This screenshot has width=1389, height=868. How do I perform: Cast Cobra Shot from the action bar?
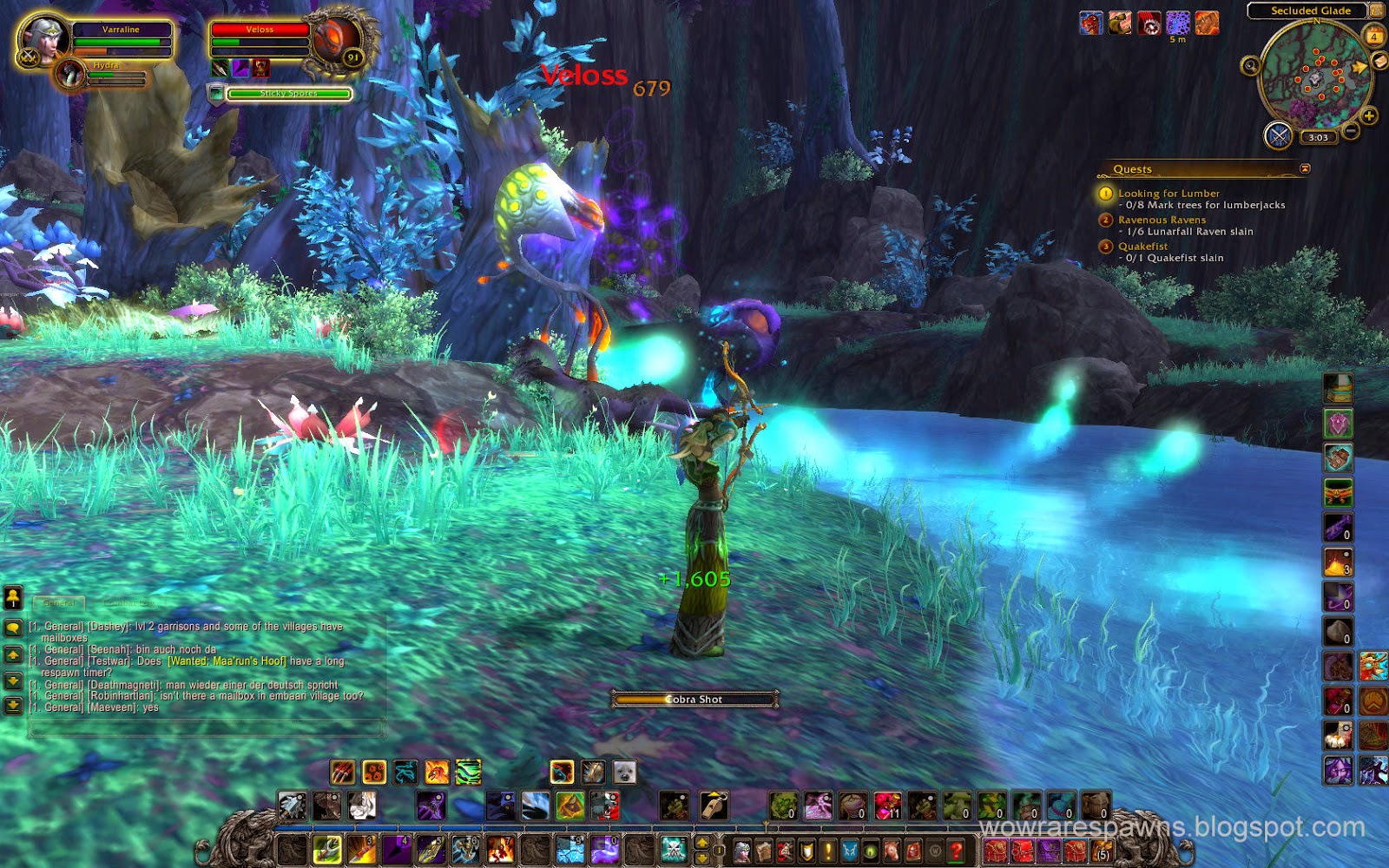point(326,851)
